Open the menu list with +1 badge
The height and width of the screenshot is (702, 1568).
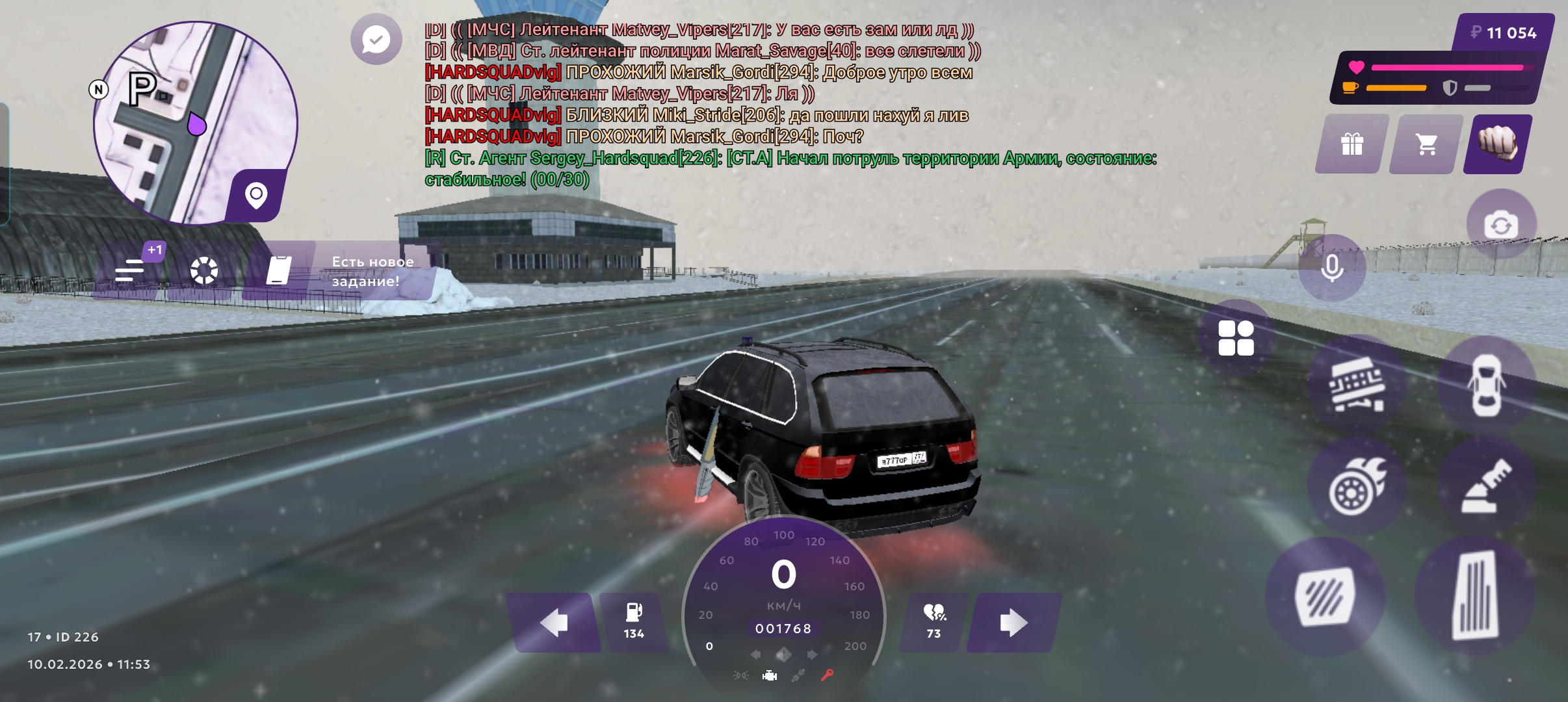click(130, 270)
